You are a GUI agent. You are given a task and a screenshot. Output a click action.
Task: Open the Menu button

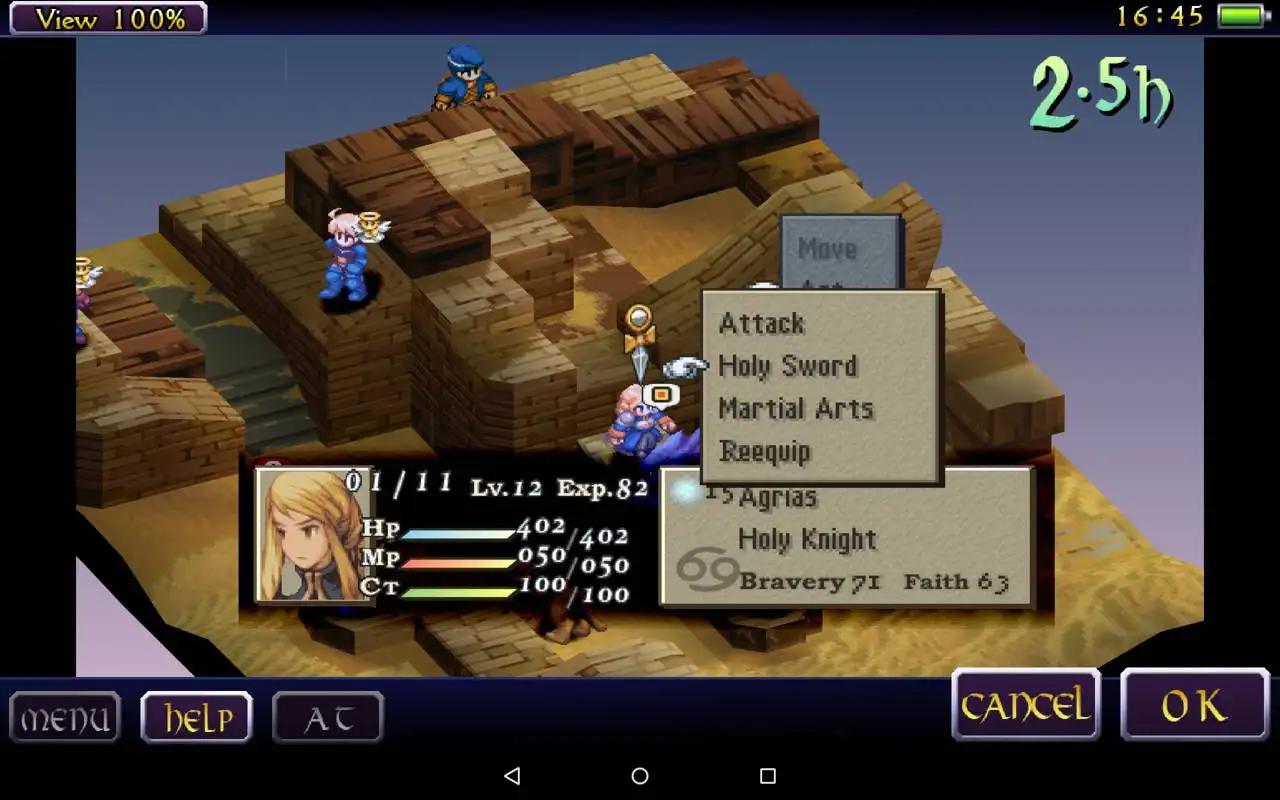(x=65, y=718)
